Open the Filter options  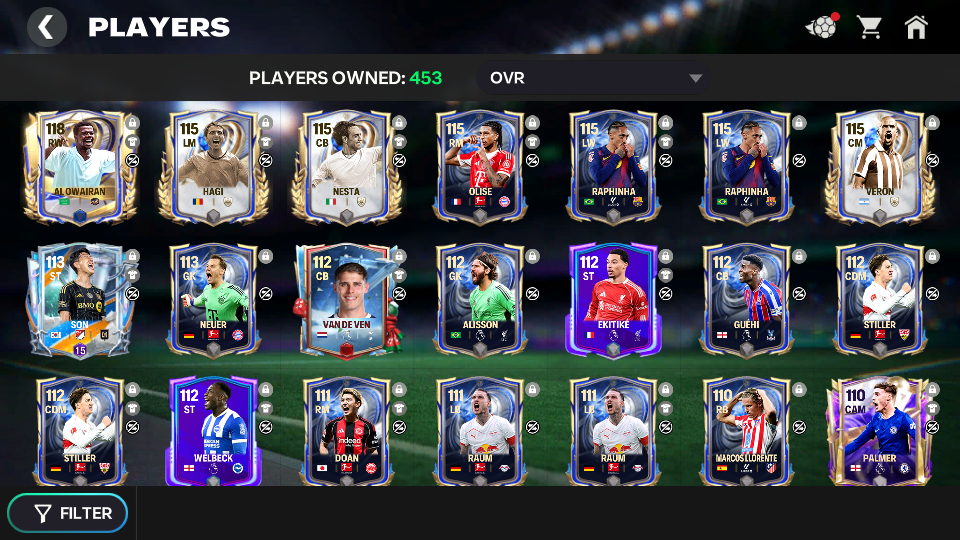click(x=68, y=513)
